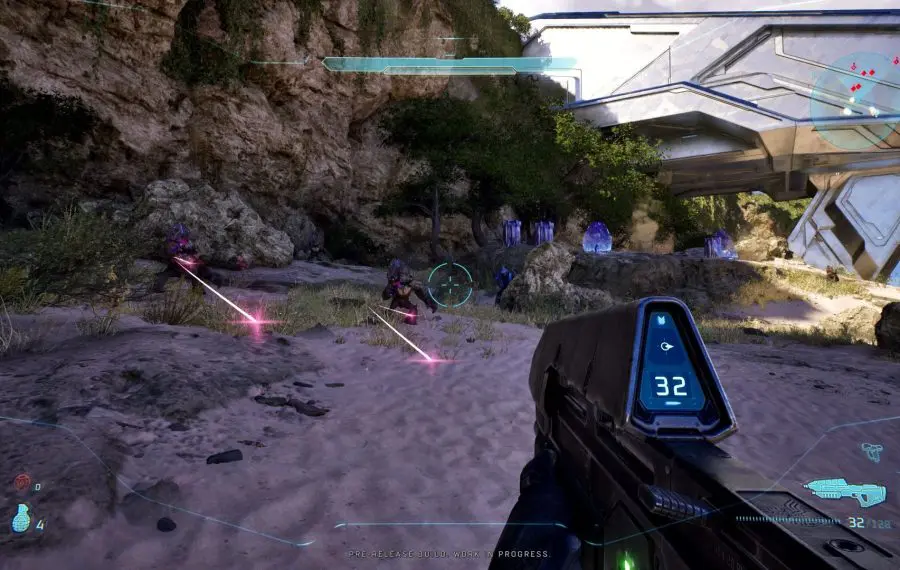Switch to the sidearm pistol icon

870,452
